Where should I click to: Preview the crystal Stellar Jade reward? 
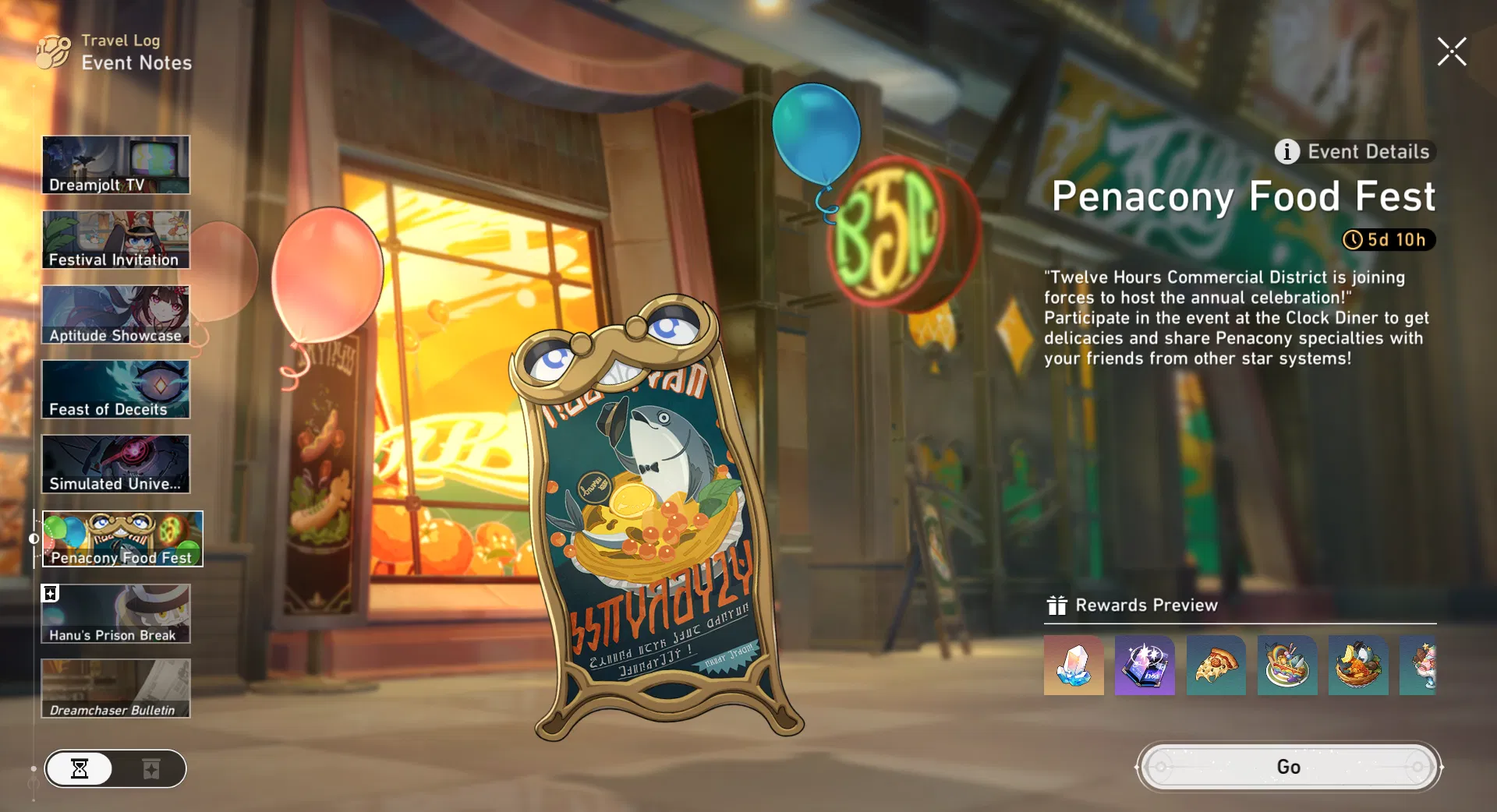1074,665
